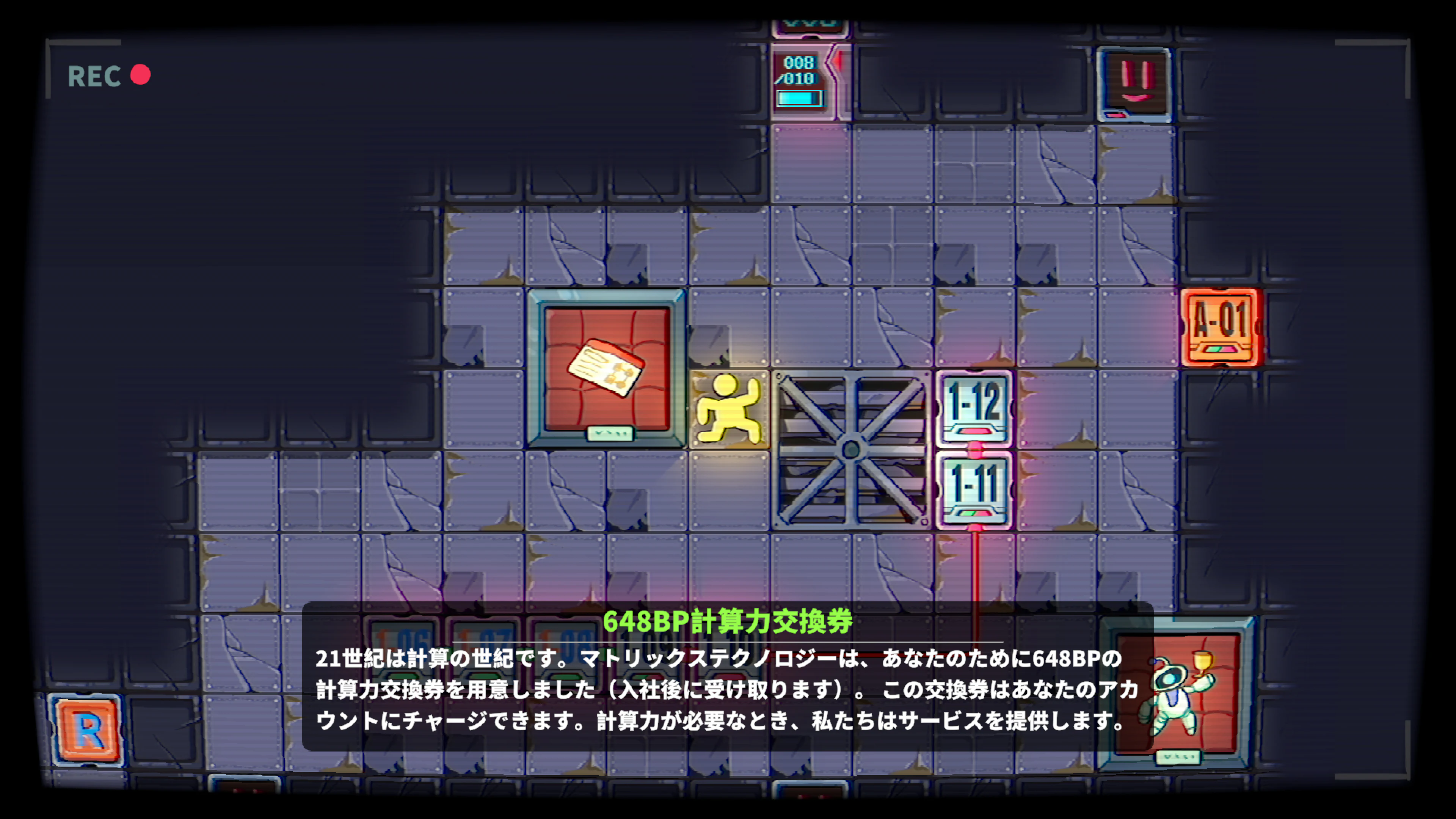The width and height of the screenshot is (1456, 819).
Task: Click the REC recording indicator
Action: pyautogui.click(x=107, y=75)
